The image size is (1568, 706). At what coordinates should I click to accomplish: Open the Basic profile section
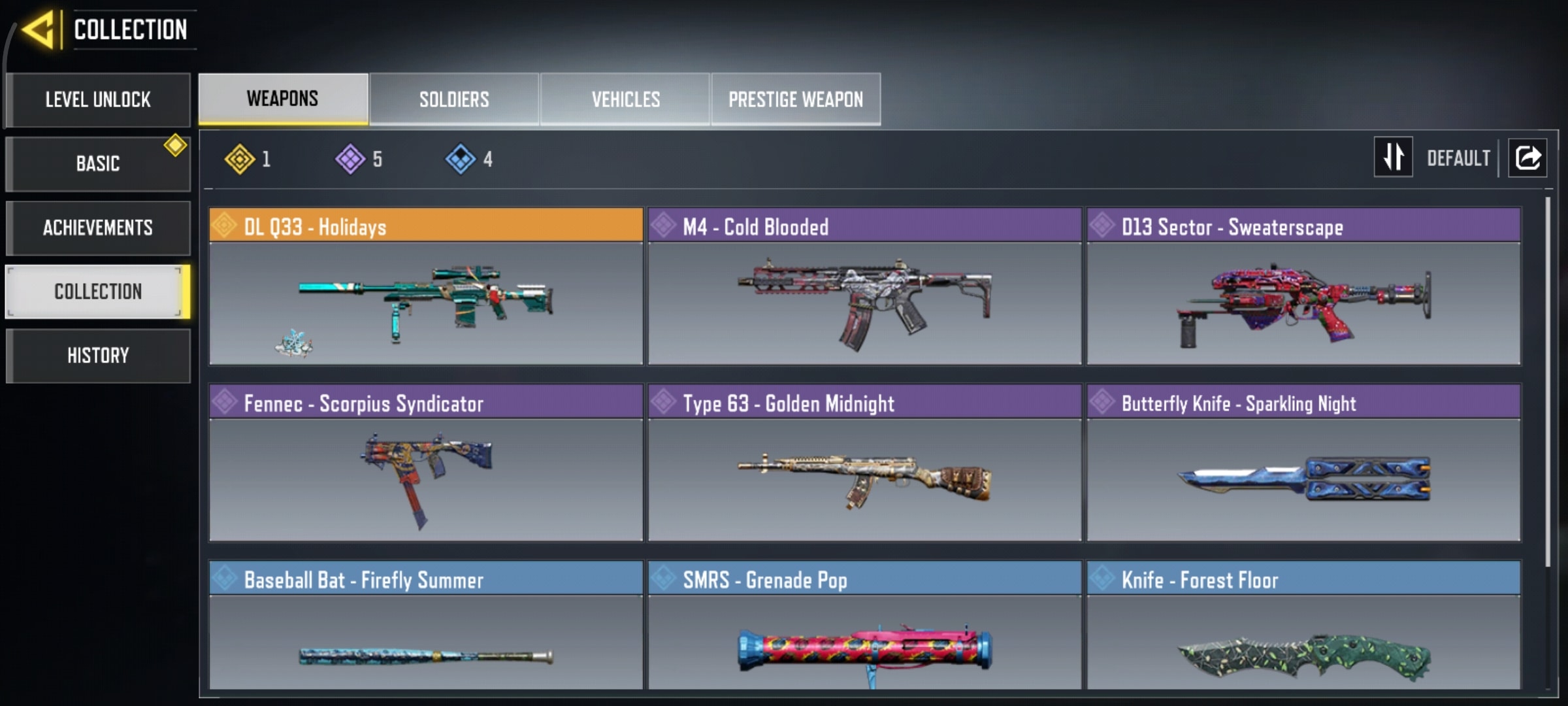98,163
